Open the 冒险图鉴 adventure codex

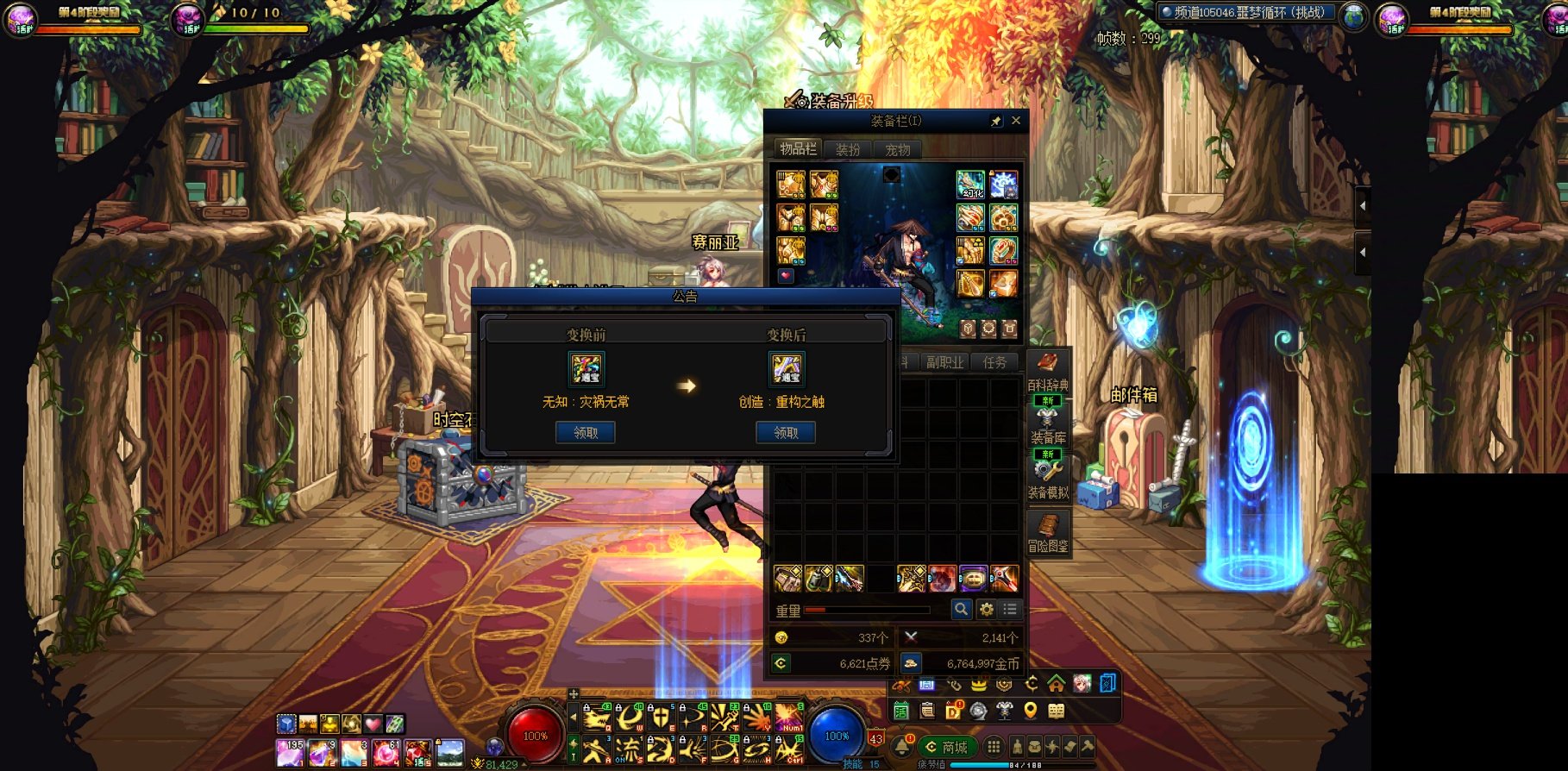coord(1048,533)
